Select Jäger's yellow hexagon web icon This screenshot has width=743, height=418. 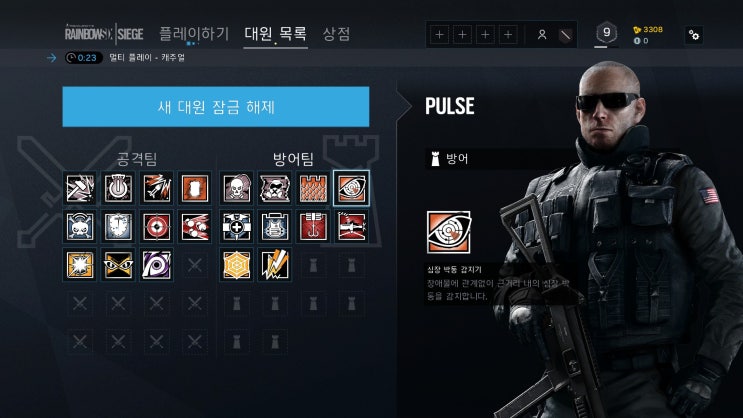236,264
